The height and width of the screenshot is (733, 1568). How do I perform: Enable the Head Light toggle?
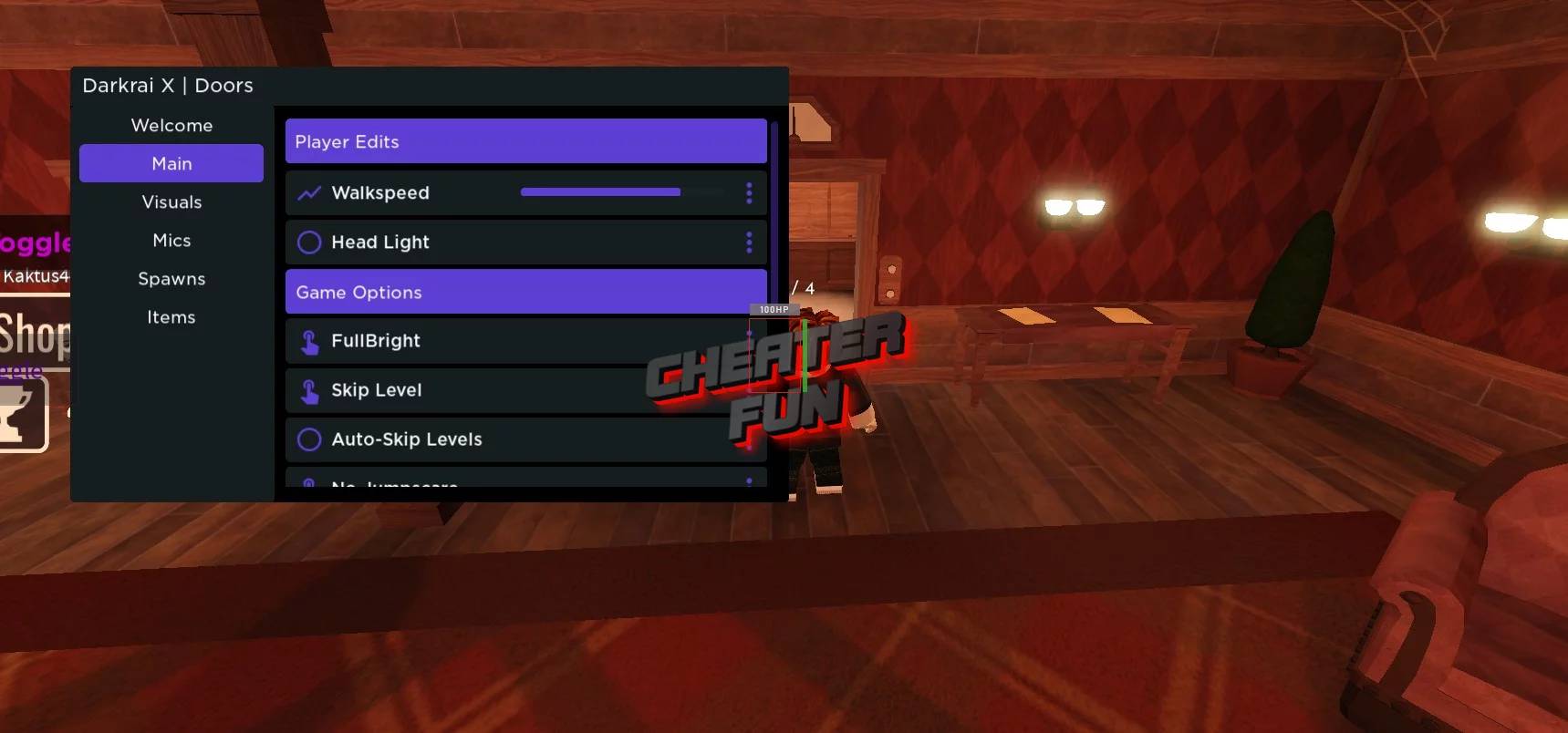click(309, 242)
